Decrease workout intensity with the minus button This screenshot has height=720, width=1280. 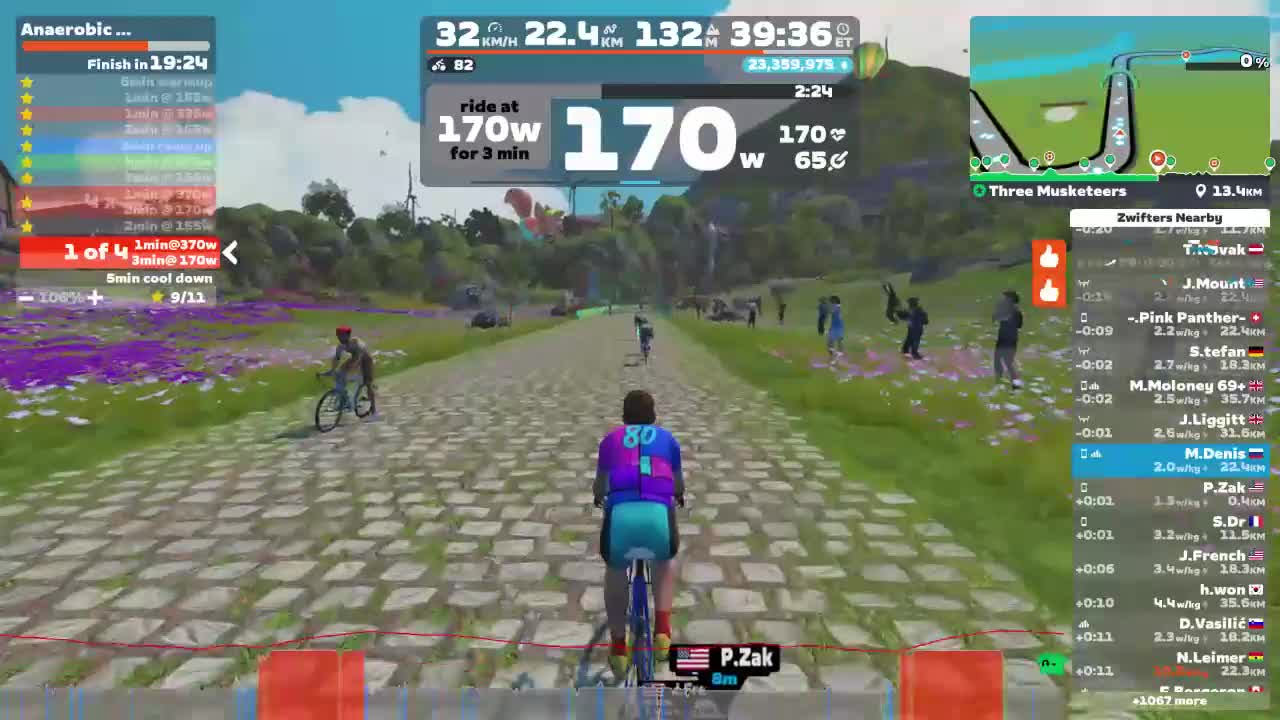pos(25,297)
